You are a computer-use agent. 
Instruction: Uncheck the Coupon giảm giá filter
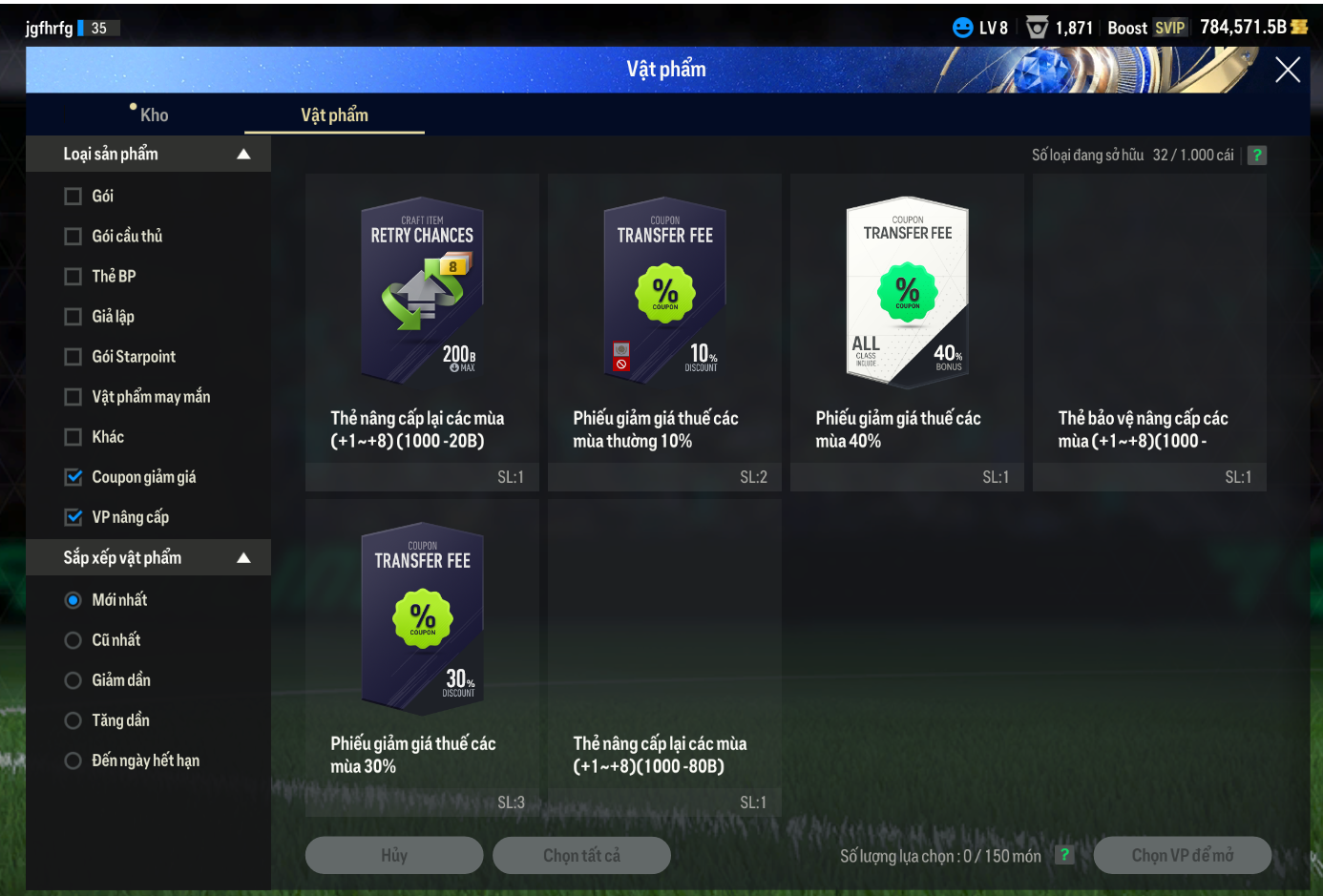73,477
